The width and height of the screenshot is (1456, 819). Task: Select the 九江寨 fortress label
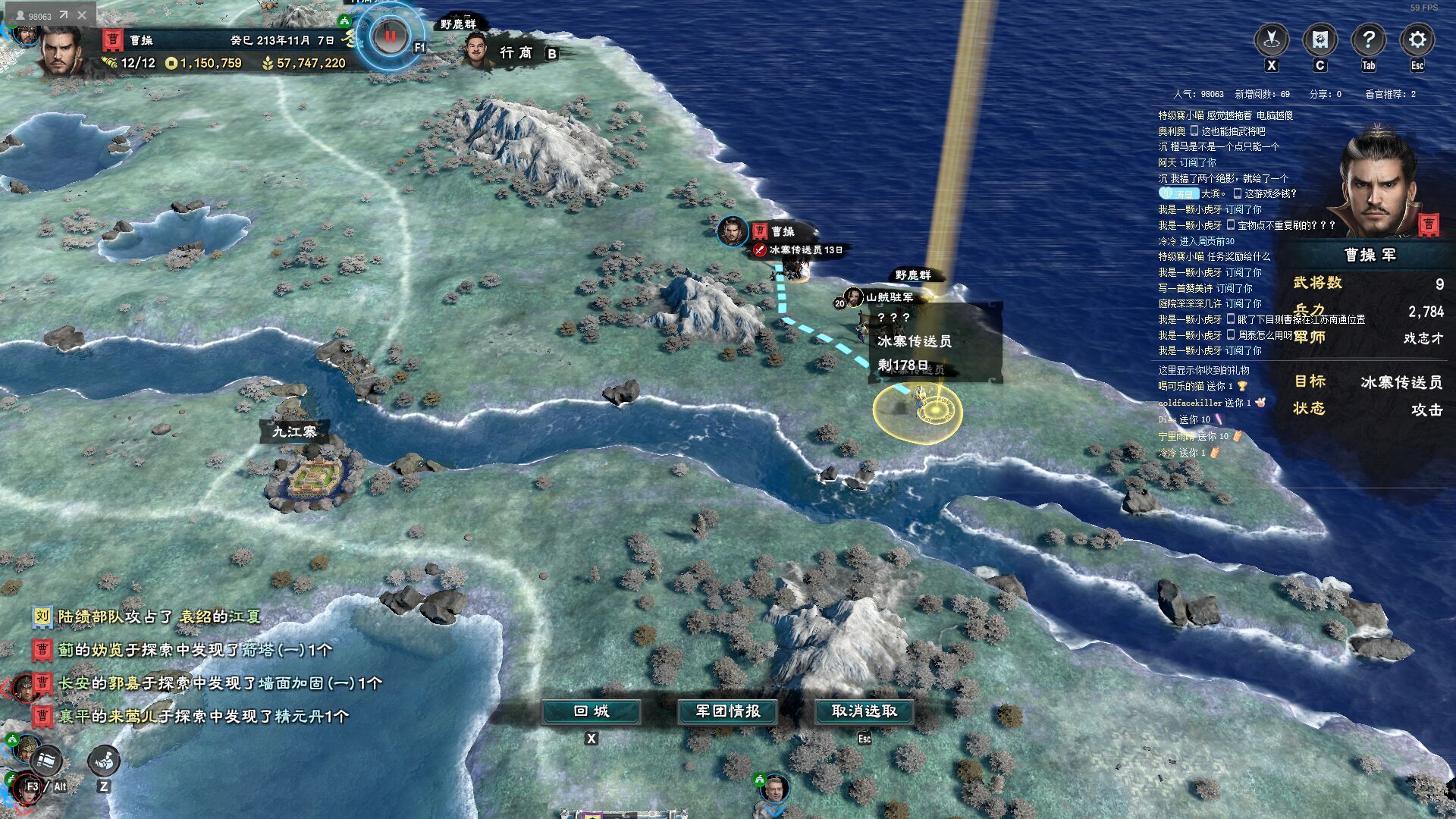coord(294,431)
